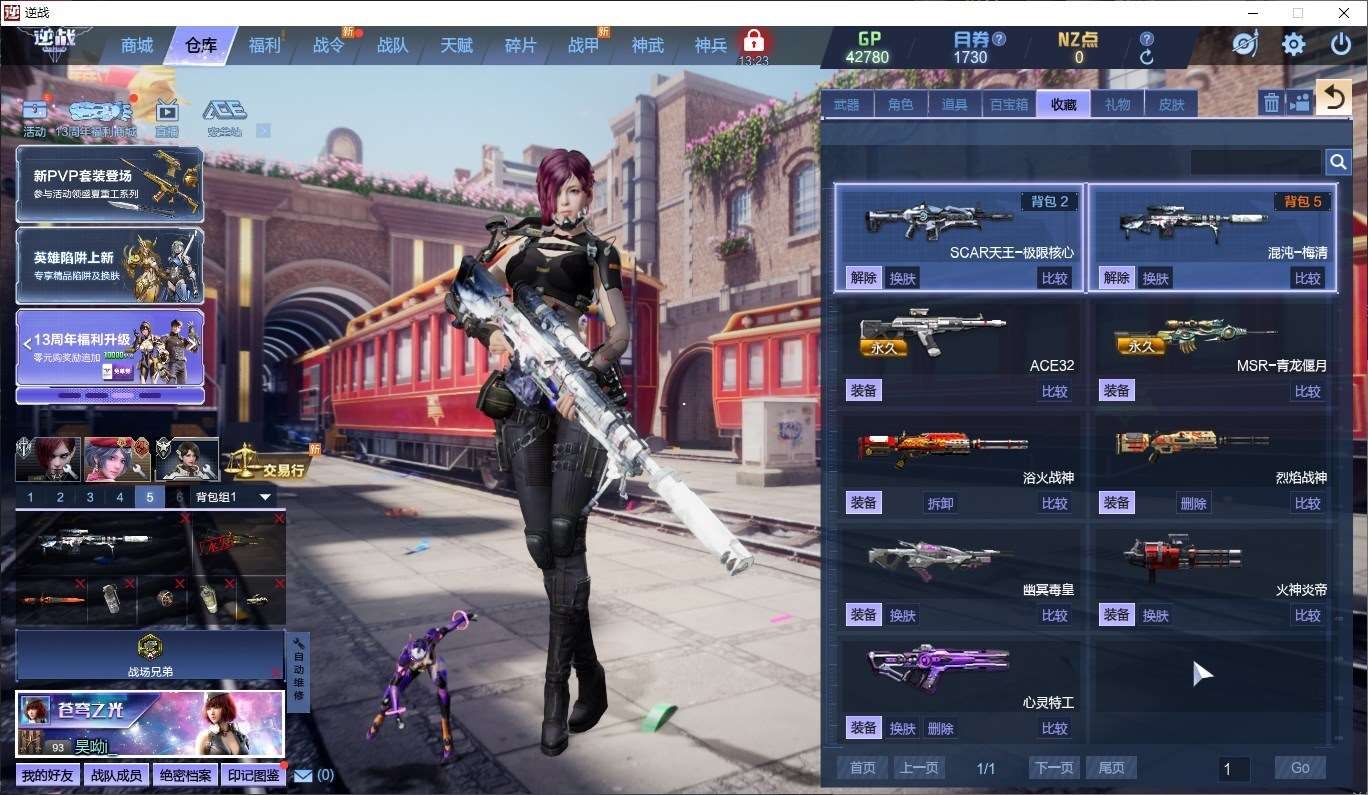
Task: Go to the 福利 welfare page
Action: (264, 45)
